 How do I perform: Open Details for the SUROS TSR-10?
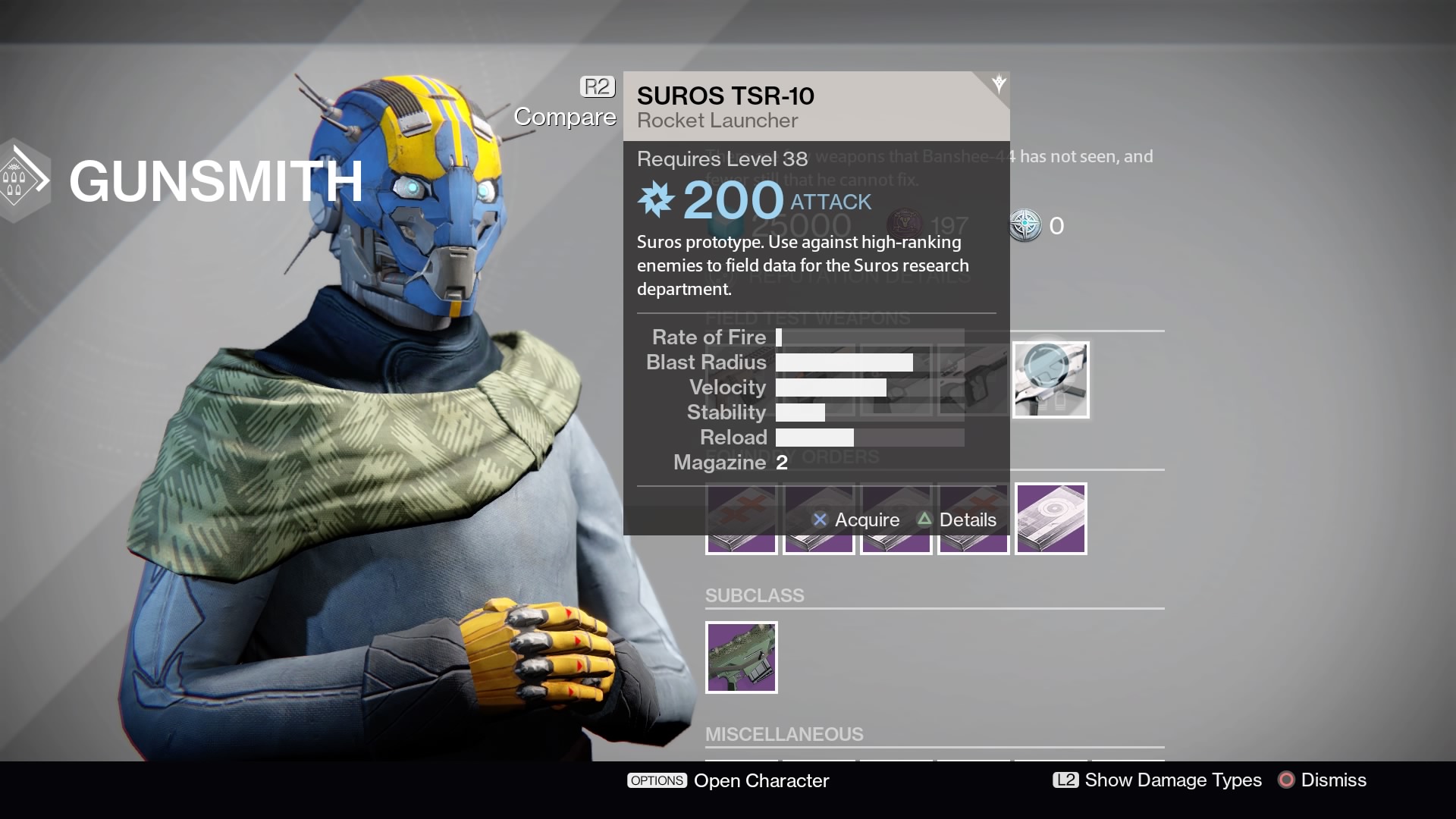pos(959,520)
